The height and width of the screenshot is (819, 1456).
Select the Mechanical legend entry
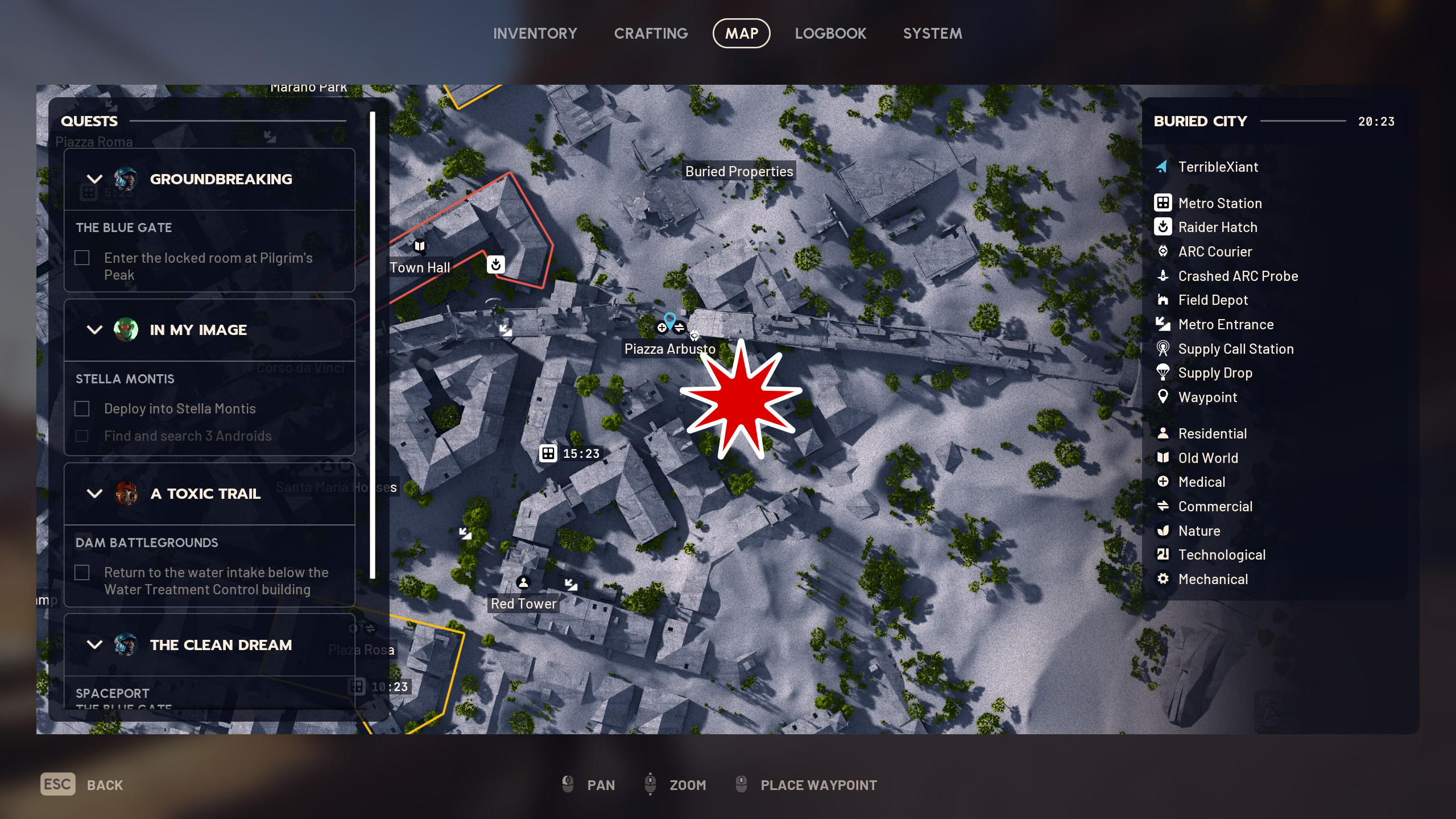1213,579
